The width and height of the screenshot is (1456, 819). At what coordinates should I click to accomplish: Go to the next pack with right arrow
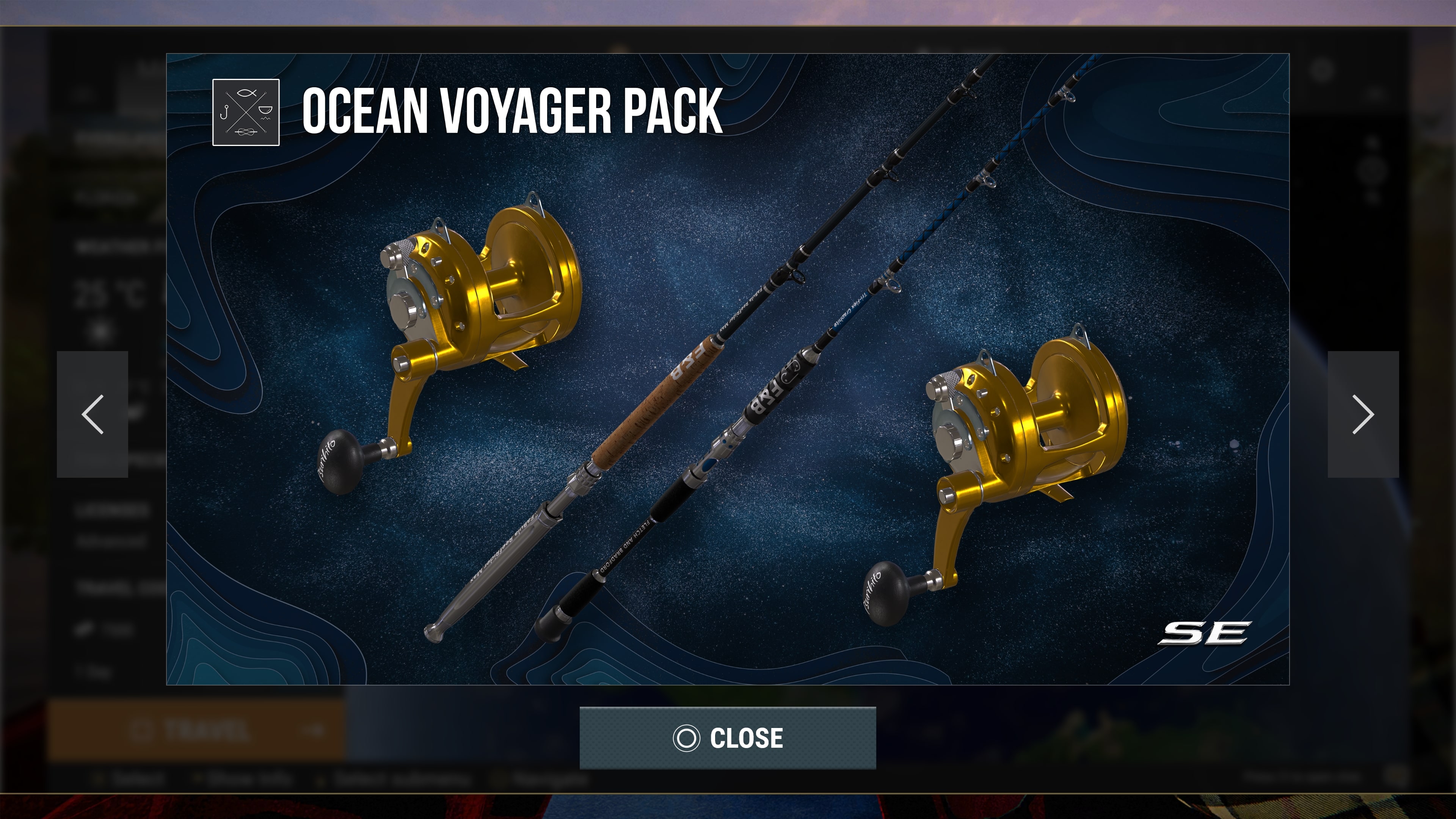(1363, 414)
